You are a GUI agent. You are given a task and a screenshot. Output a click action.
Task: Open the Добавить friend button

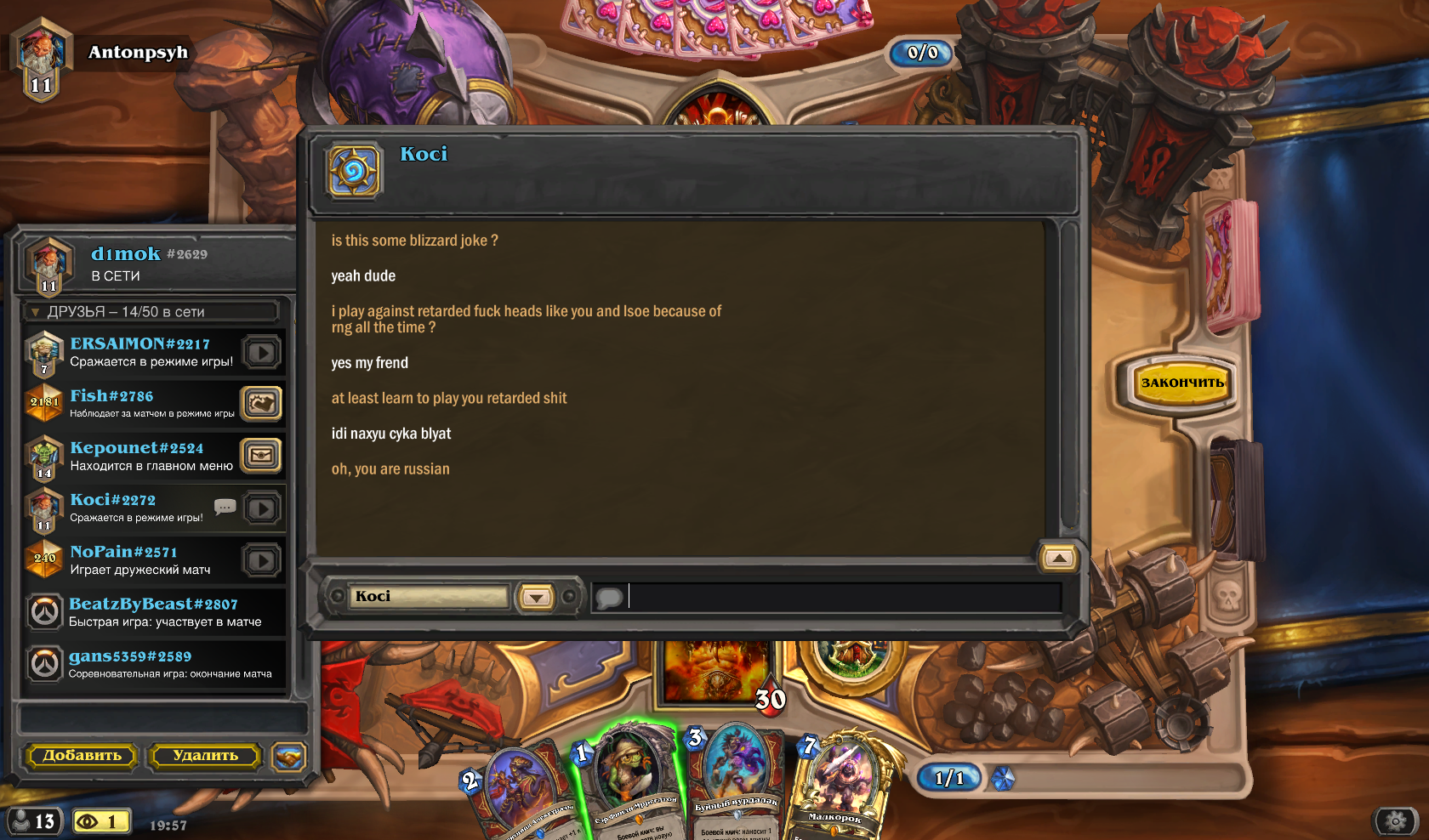point(83,755)
